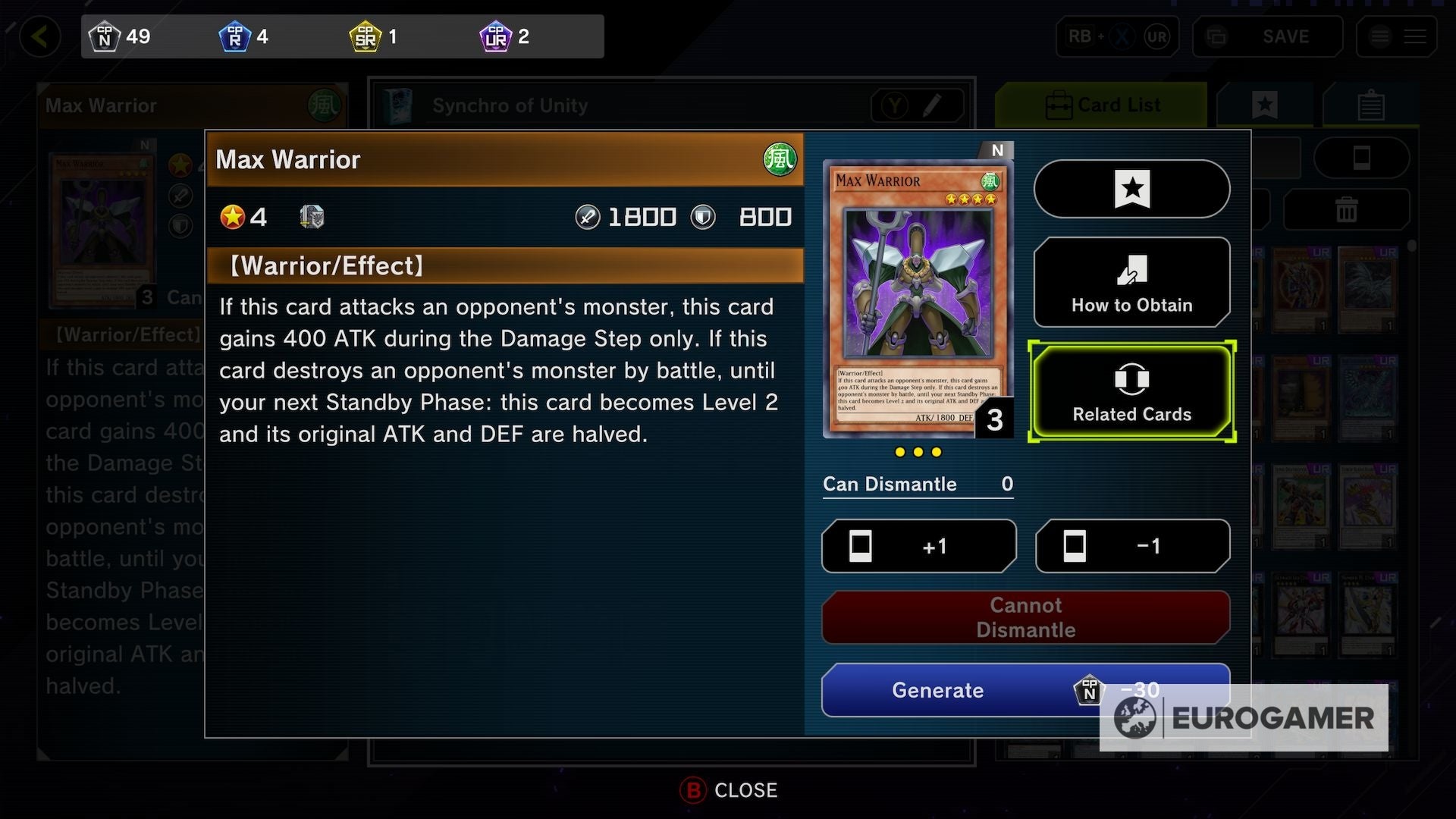The image size is (1456, 819).
Task: Click the CP-N crafting points icon
Action: (106, 36)
